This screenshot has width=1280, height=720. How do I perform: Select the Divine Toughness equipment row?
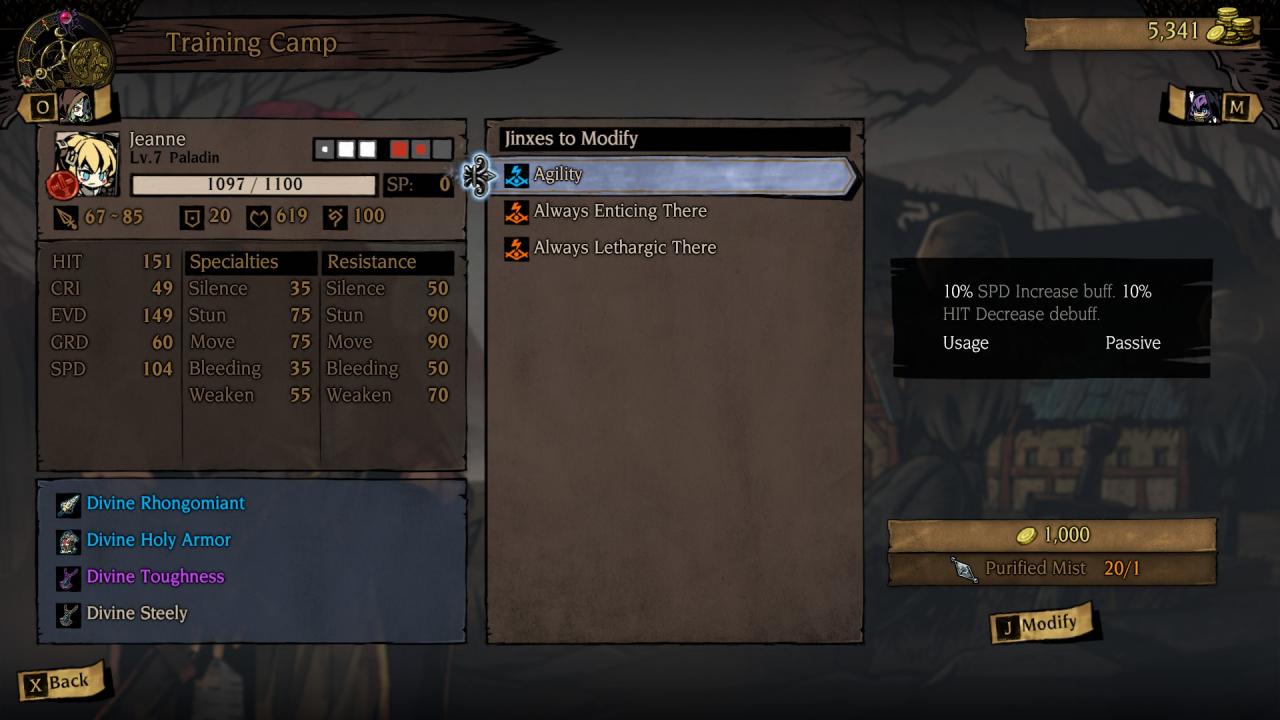coord(155,577)
